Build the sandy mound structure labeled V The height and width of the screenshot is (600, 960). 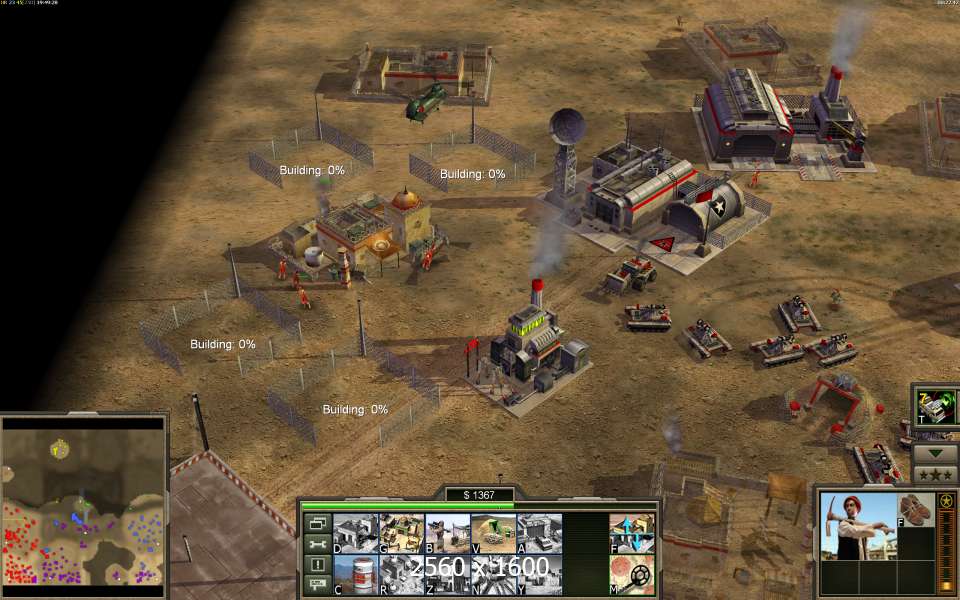pos(493,534)
